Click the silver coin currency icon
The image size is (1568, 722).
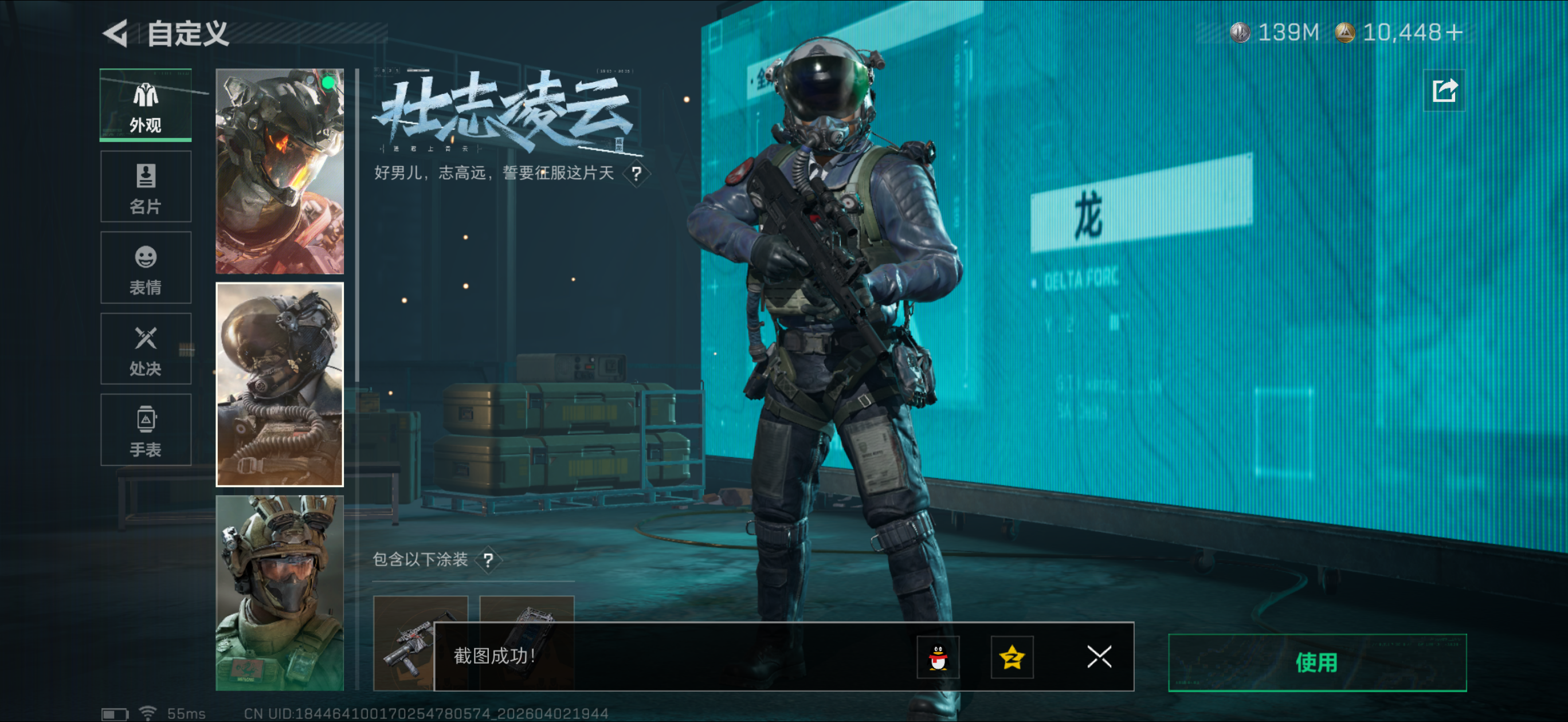point(1240,33)
